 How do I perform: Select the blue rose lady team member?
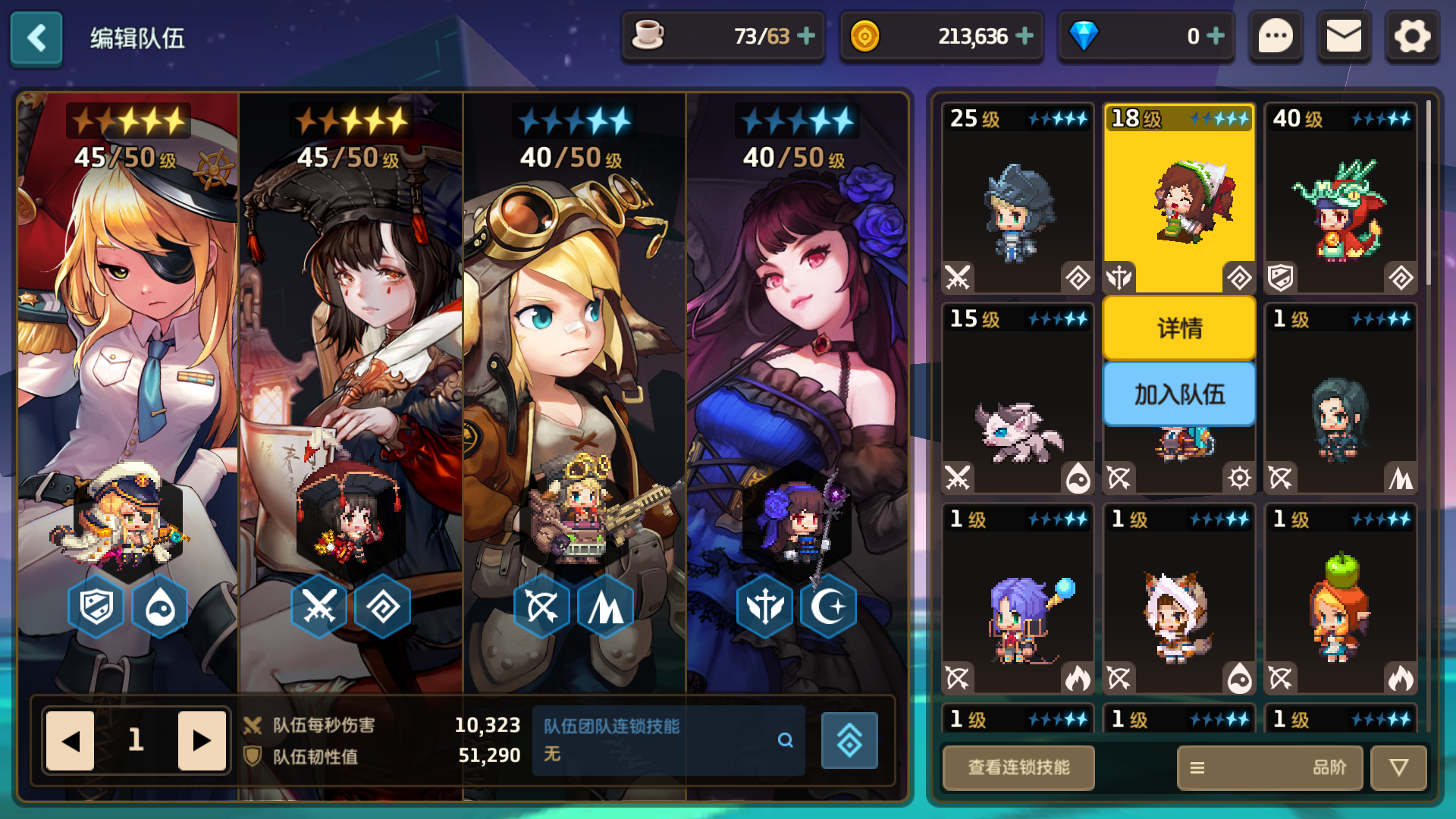point(797,379)
